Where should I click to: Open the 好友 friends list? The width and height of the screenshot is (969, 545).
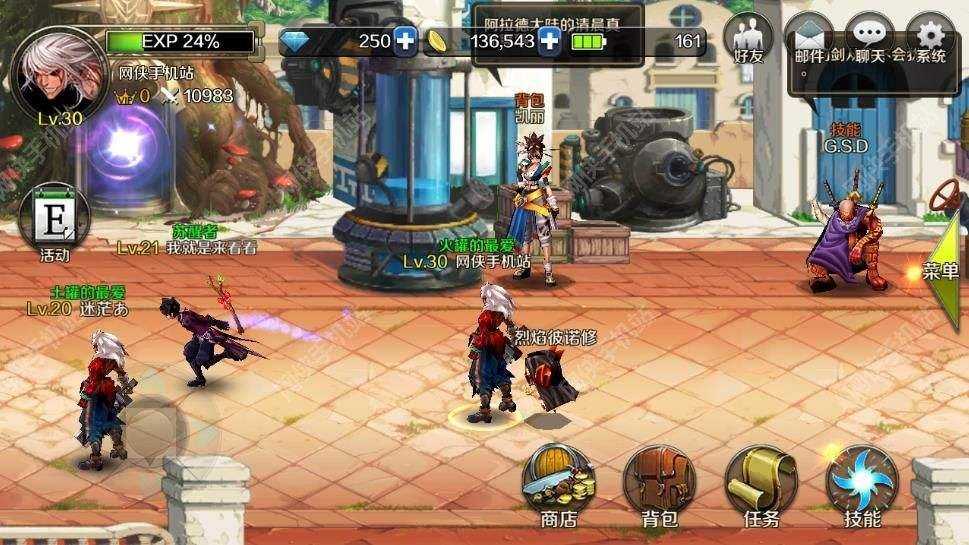point(749,41)
